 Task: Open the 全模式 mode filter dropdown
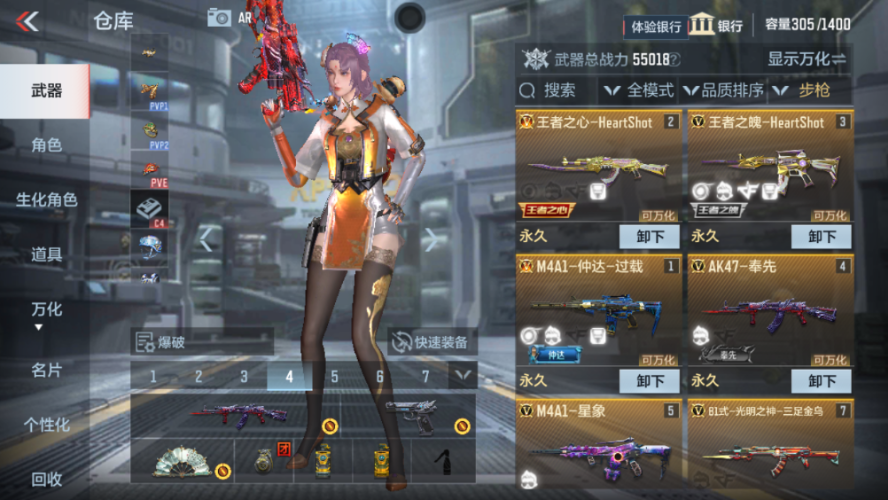pos(641,91)
